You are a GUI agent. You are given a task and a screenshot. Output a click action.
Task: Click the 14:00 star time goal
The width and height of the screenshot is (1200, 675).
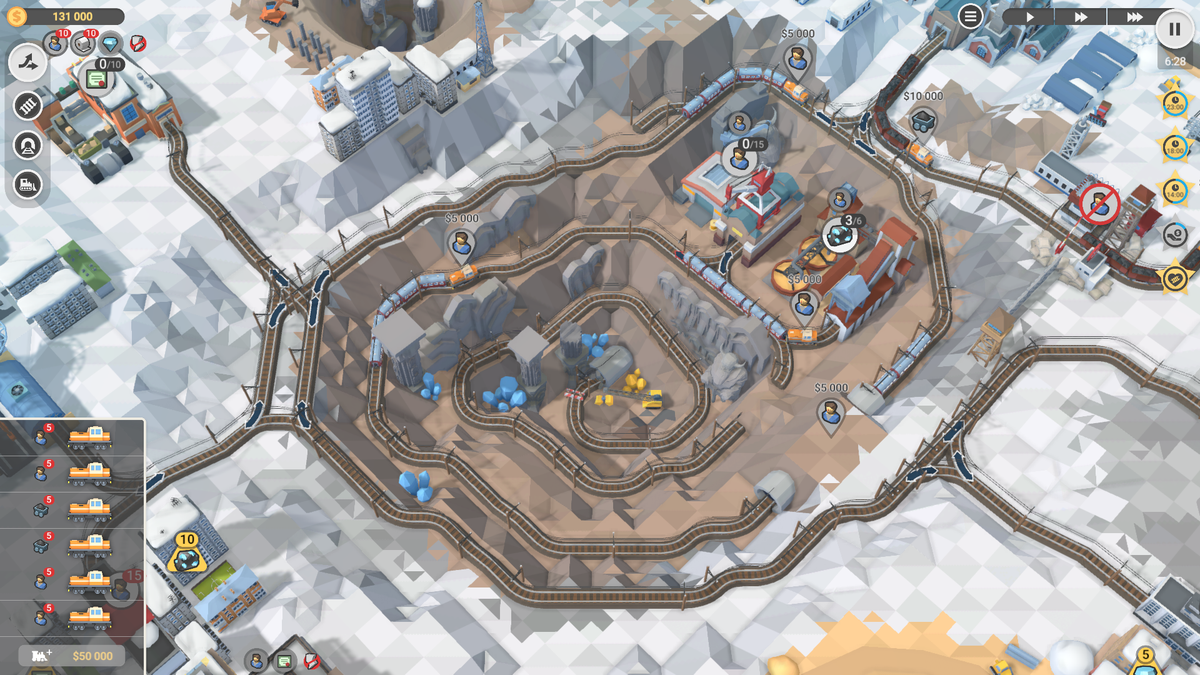(x=1174, y=190)
